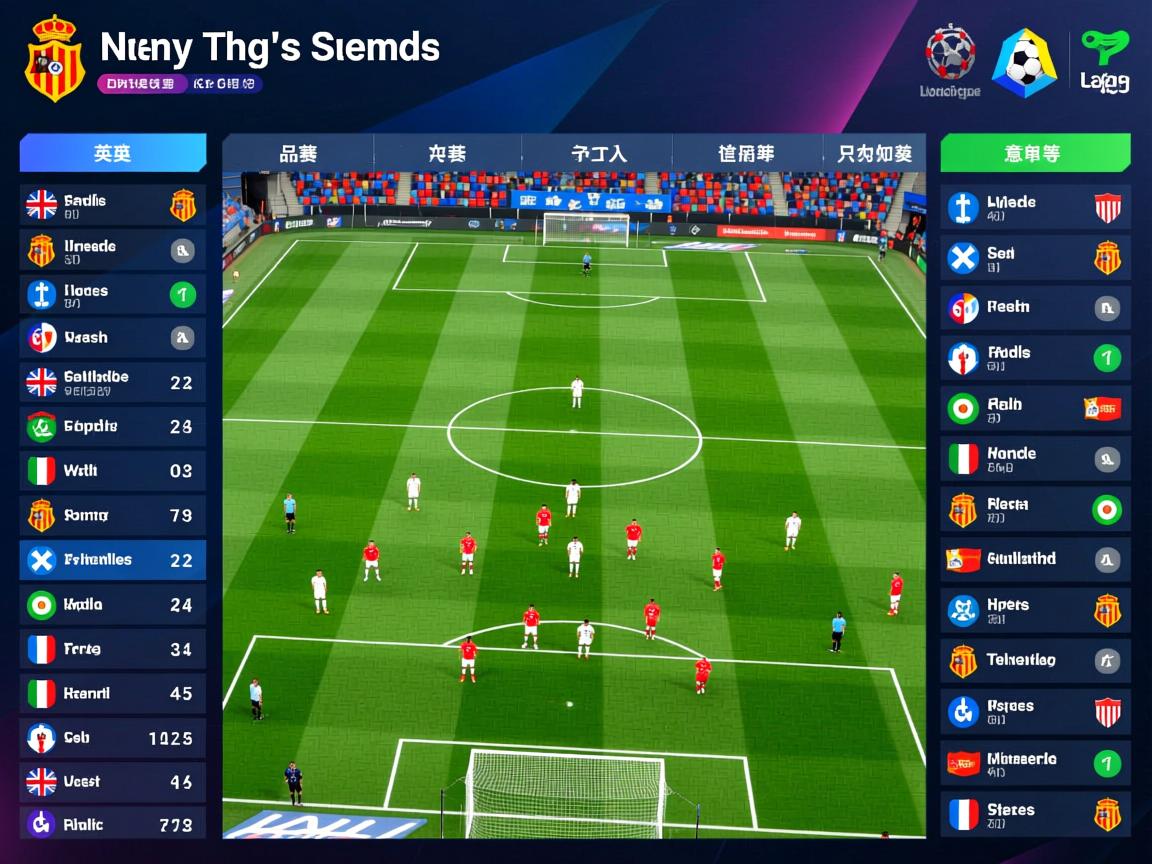Click the 'Reeln' row in right panel
1152x864 pixels.
point(1035,308)
